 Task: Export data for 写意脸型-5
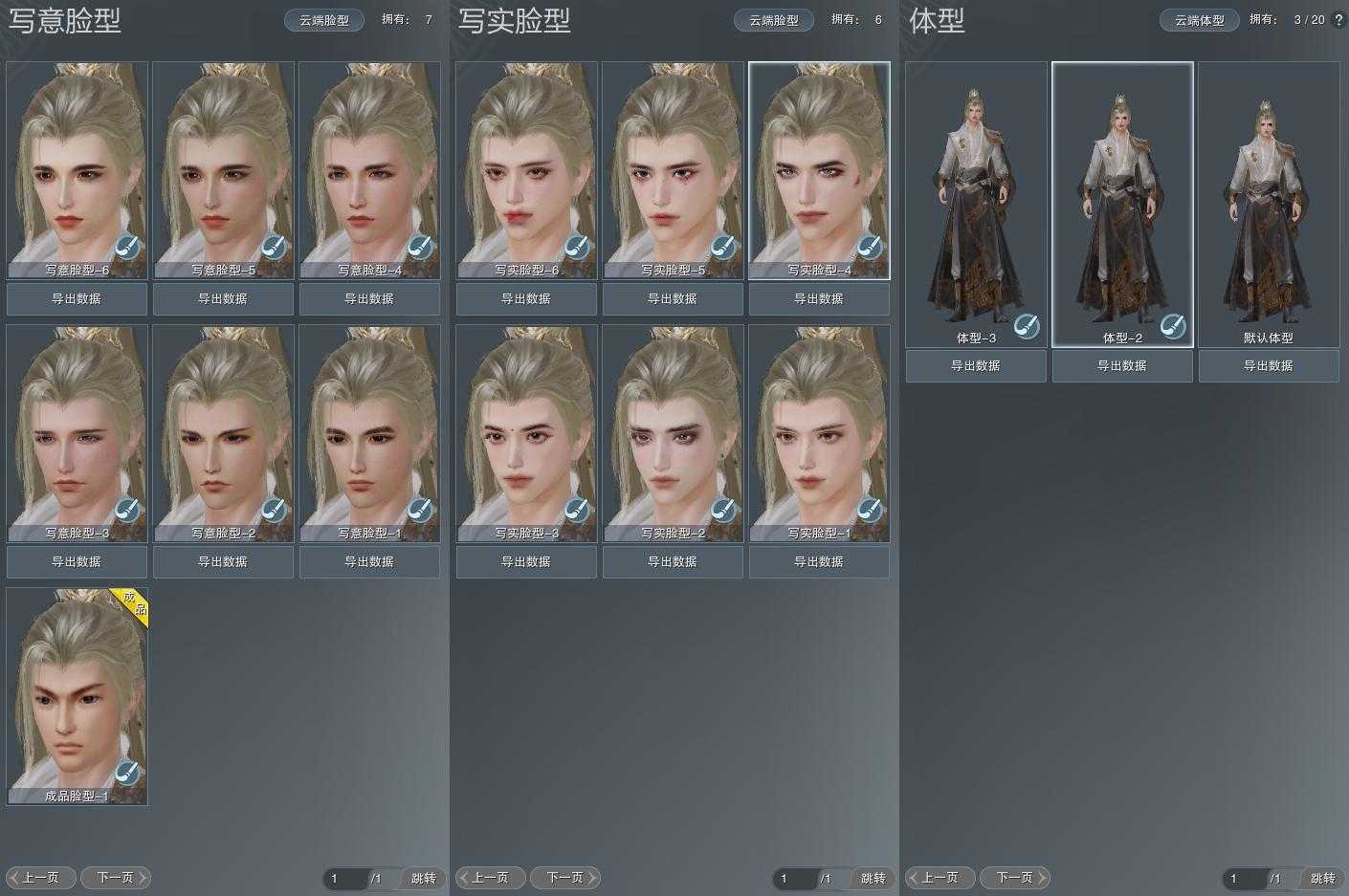[223, 299]
